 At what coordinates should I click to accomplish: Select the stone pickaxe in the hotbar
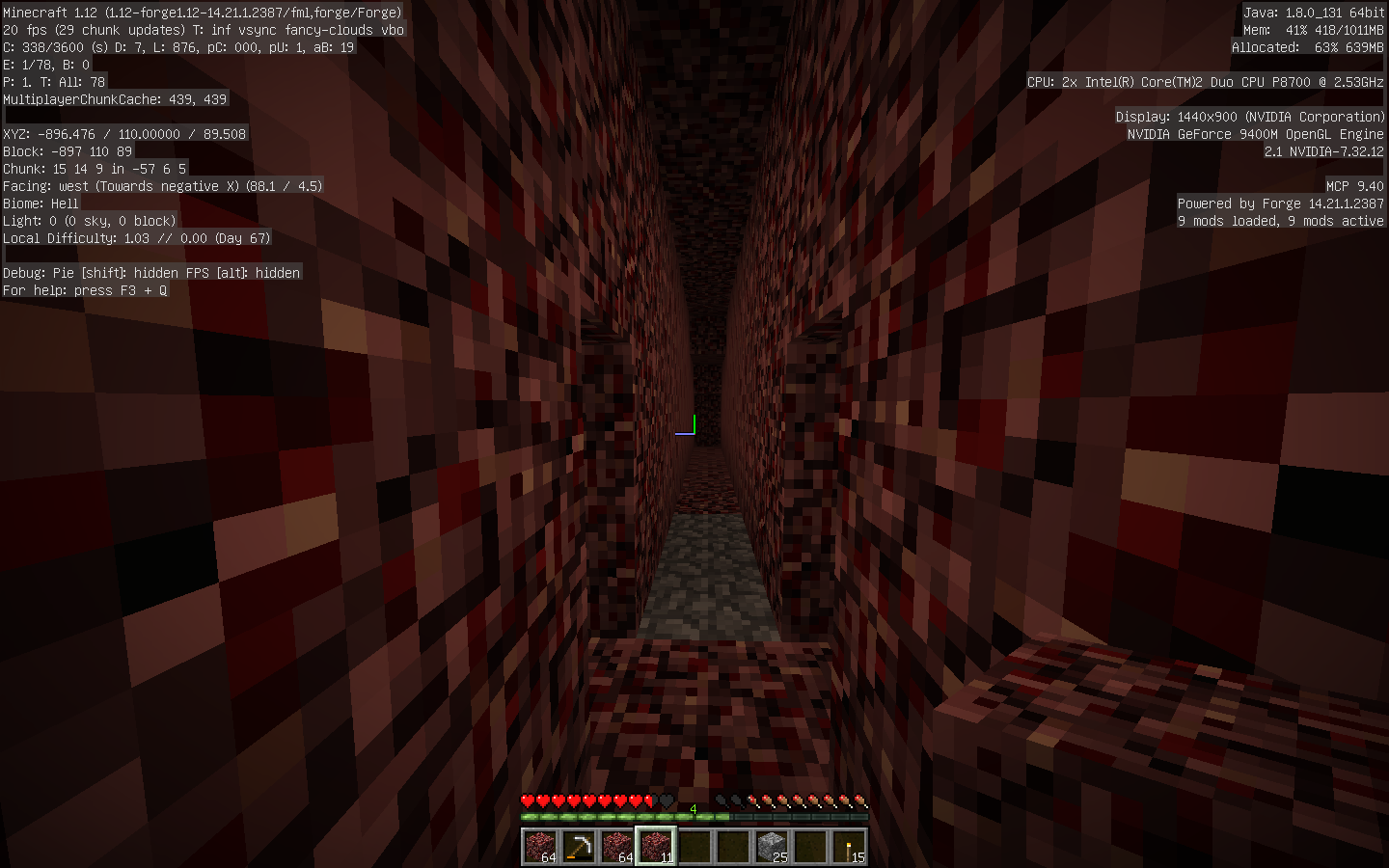click(x=579, y=846)
